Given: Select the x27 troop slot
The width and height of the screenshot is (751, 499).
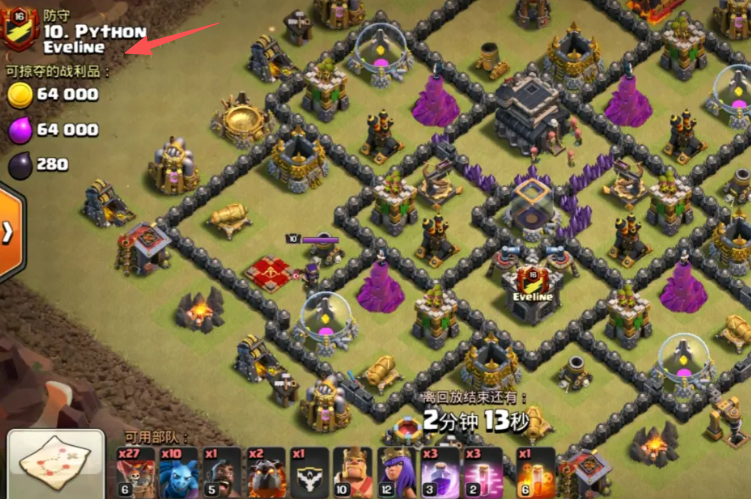Looking at the screenshot, I should [x=136, y=472].
